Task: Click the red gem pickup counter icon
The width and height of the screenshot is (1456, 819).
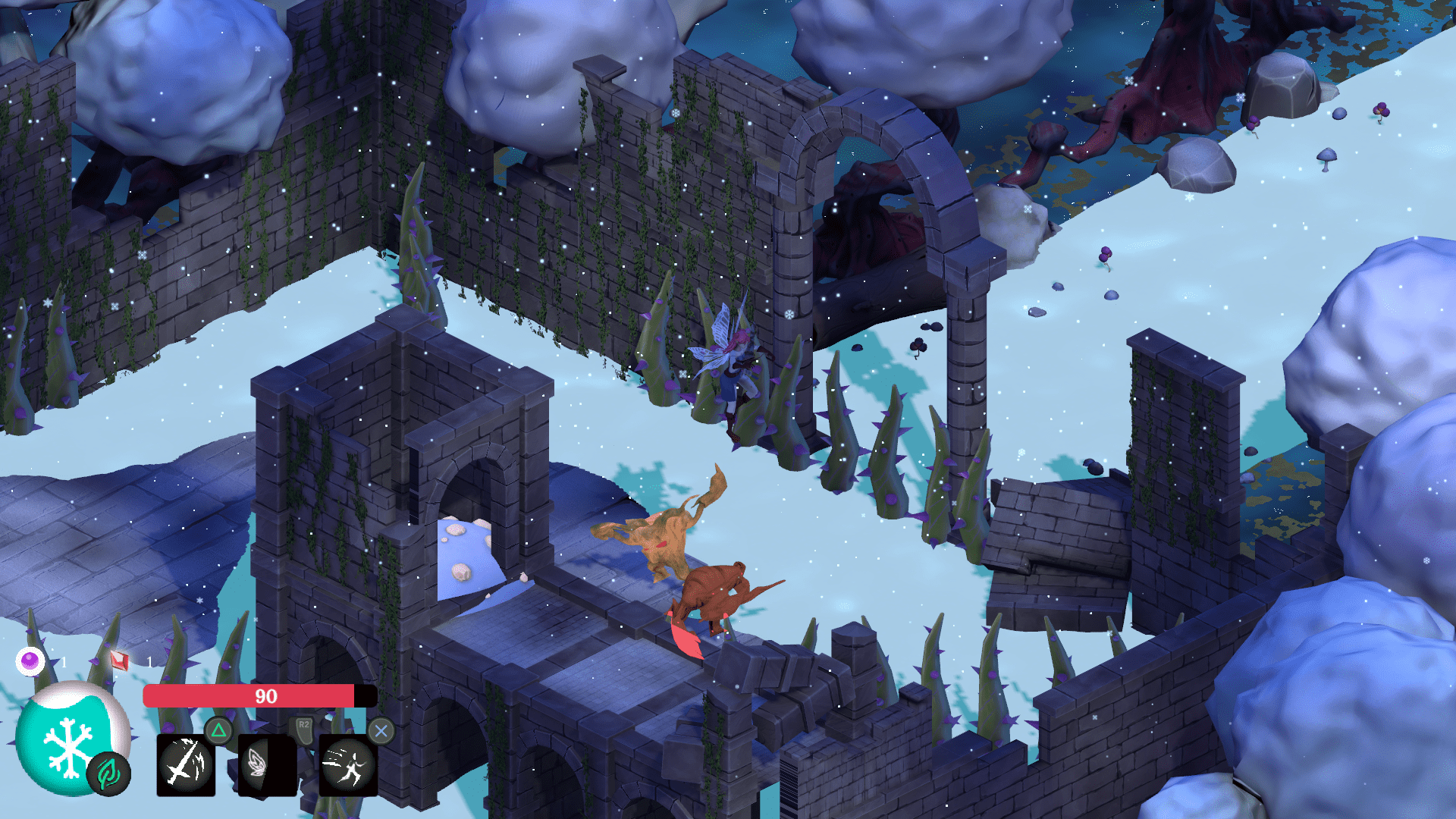Action: click(119, 660)
